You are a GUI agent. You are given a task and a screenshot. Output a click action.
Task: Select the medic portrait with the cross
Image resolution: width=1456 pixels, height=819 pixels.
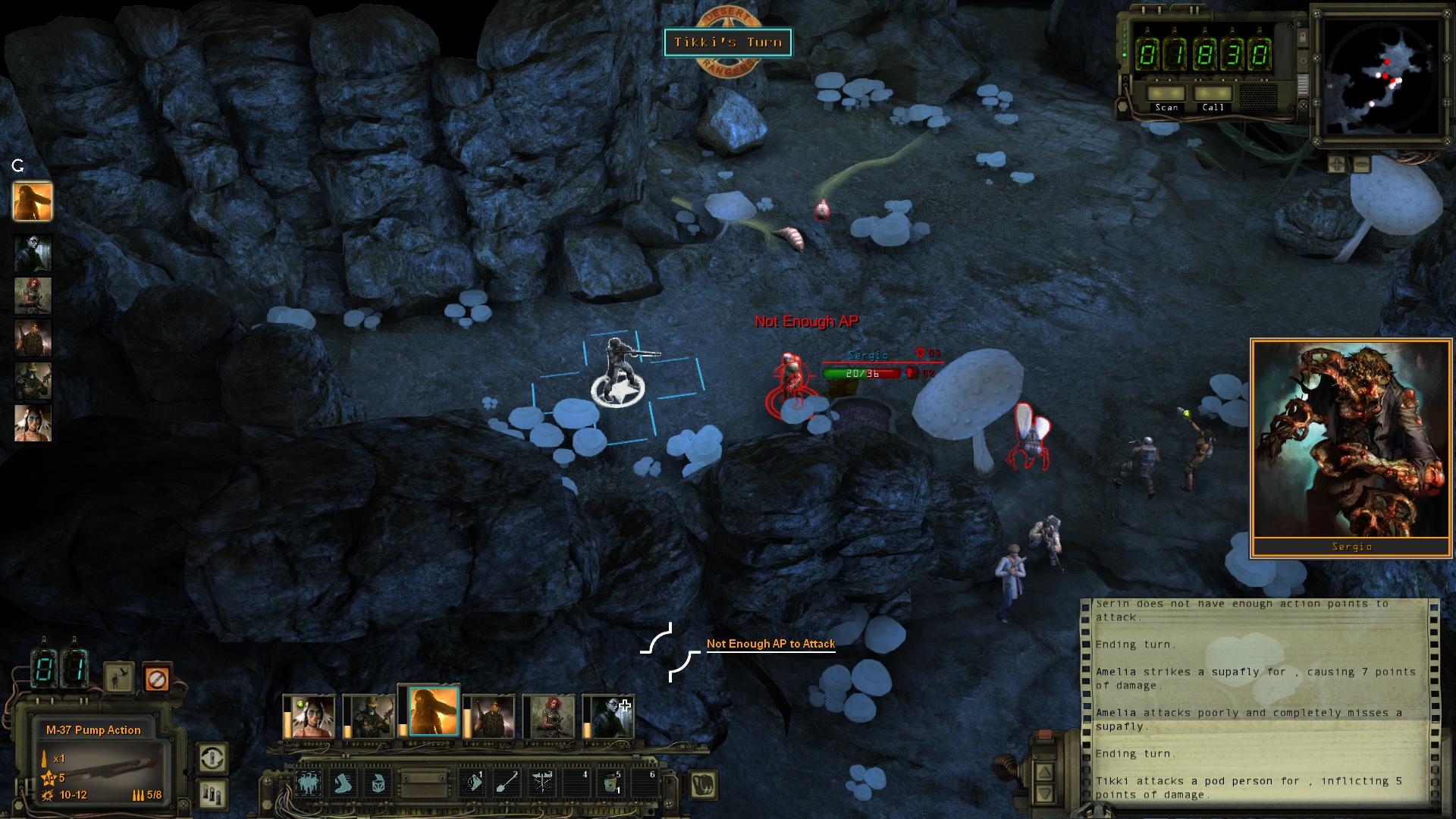click(611, 717)
